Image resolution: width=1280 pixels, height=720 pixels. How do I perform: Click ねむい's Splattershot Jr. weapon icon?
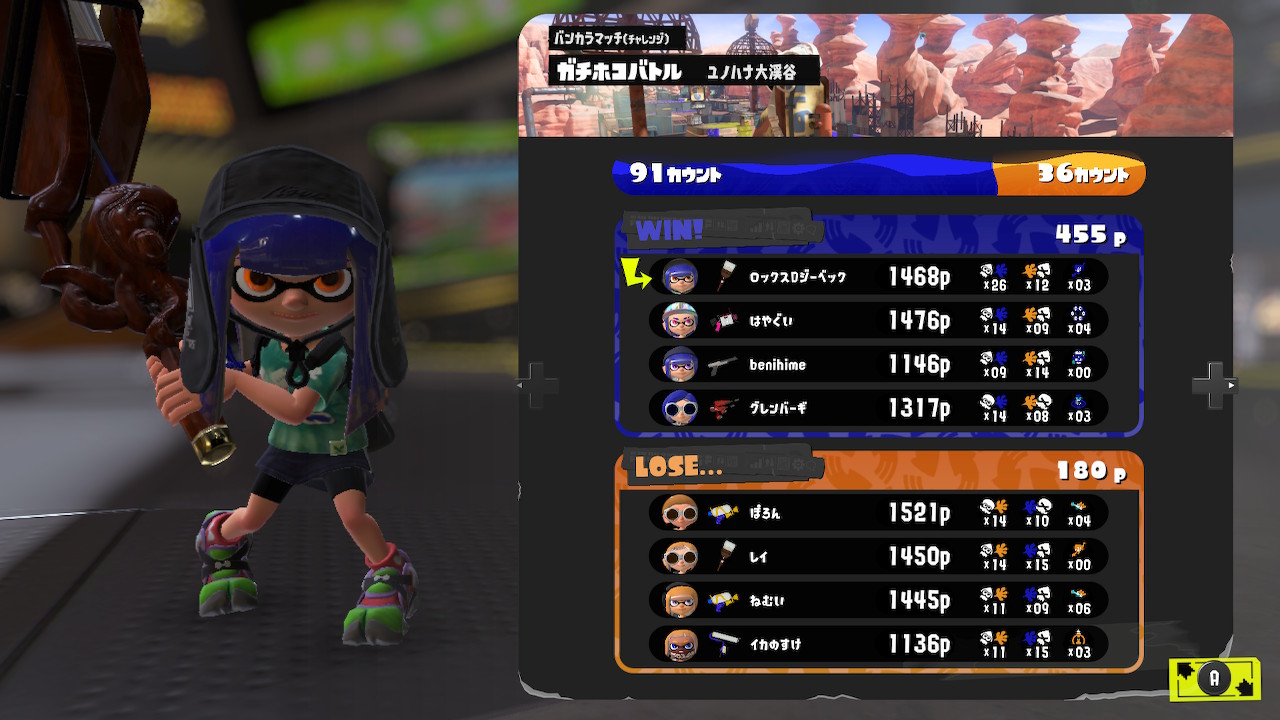722,601
